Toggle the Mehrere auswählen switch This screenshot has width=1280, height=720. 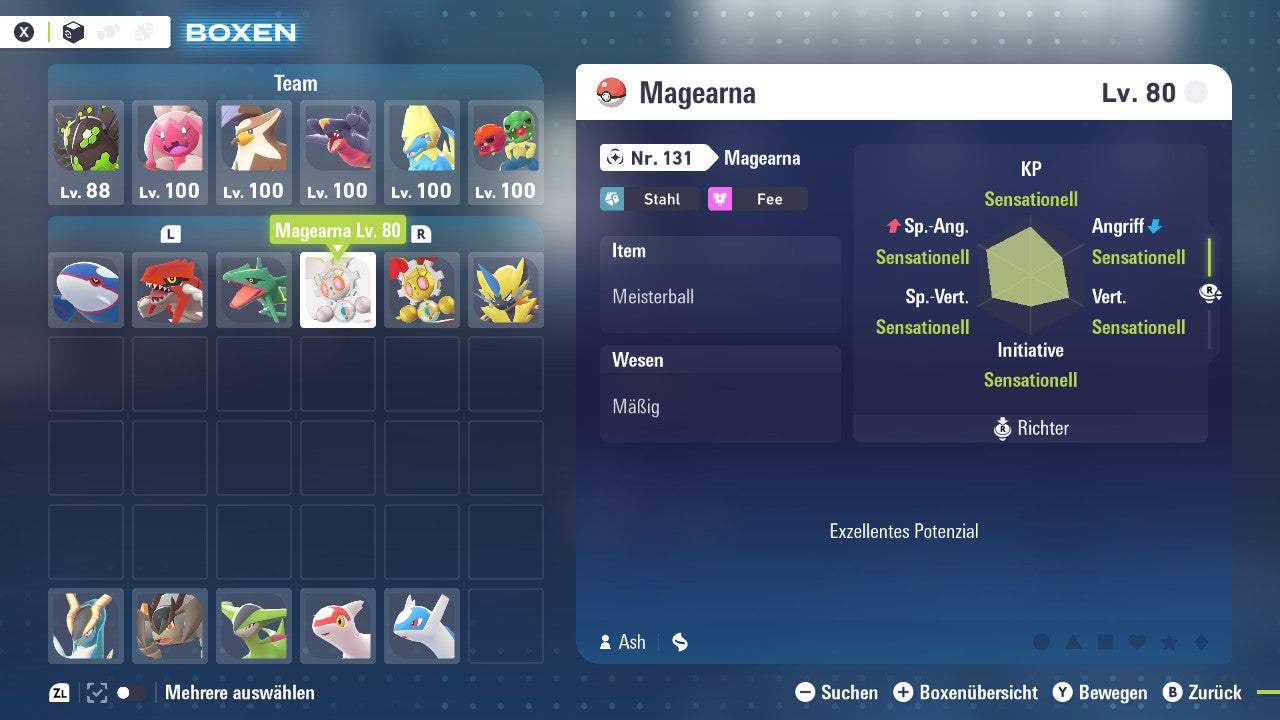[x=131, y=692]
